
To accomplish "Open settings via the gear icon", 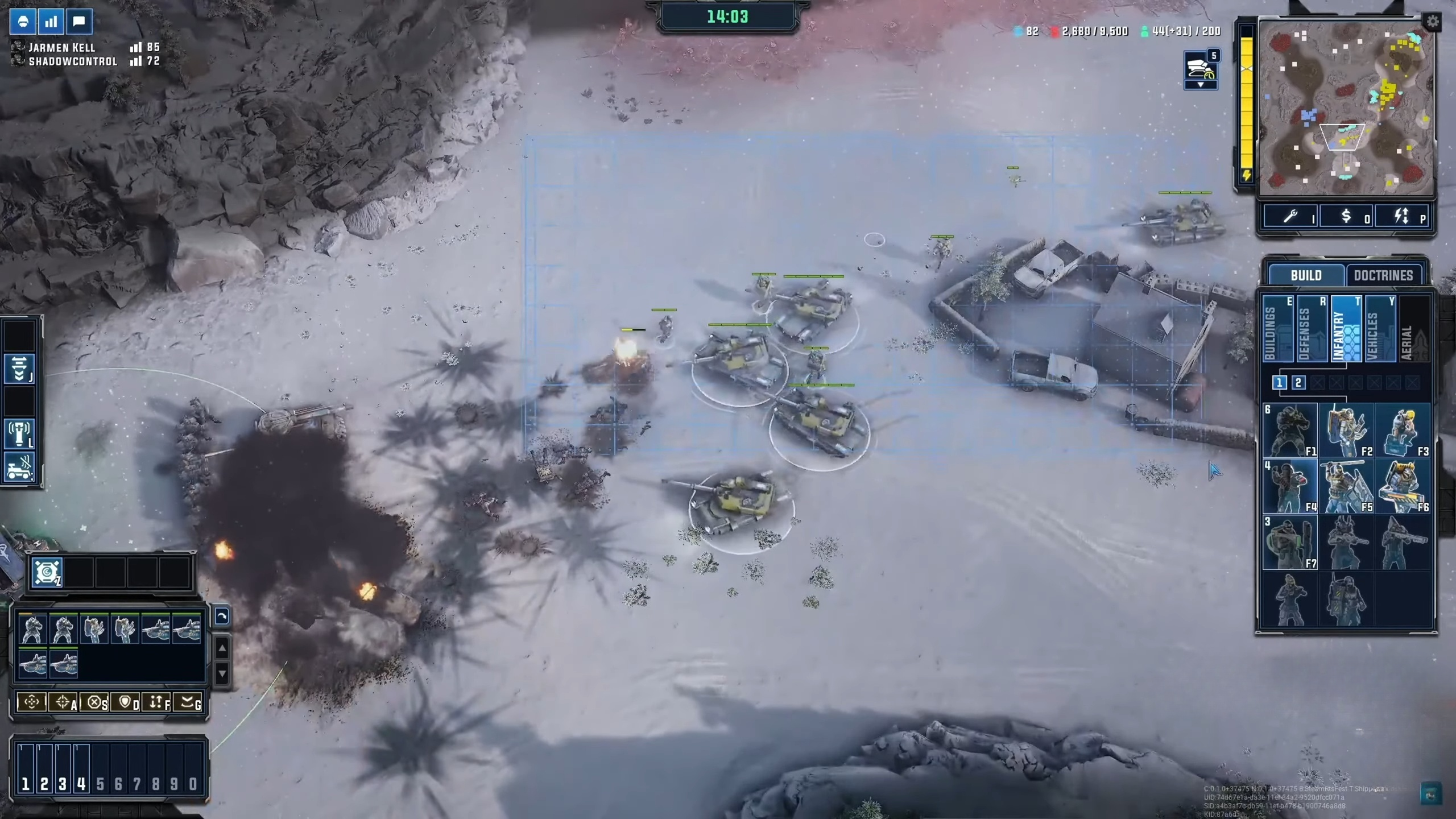I will click(x=1432, y=22).
